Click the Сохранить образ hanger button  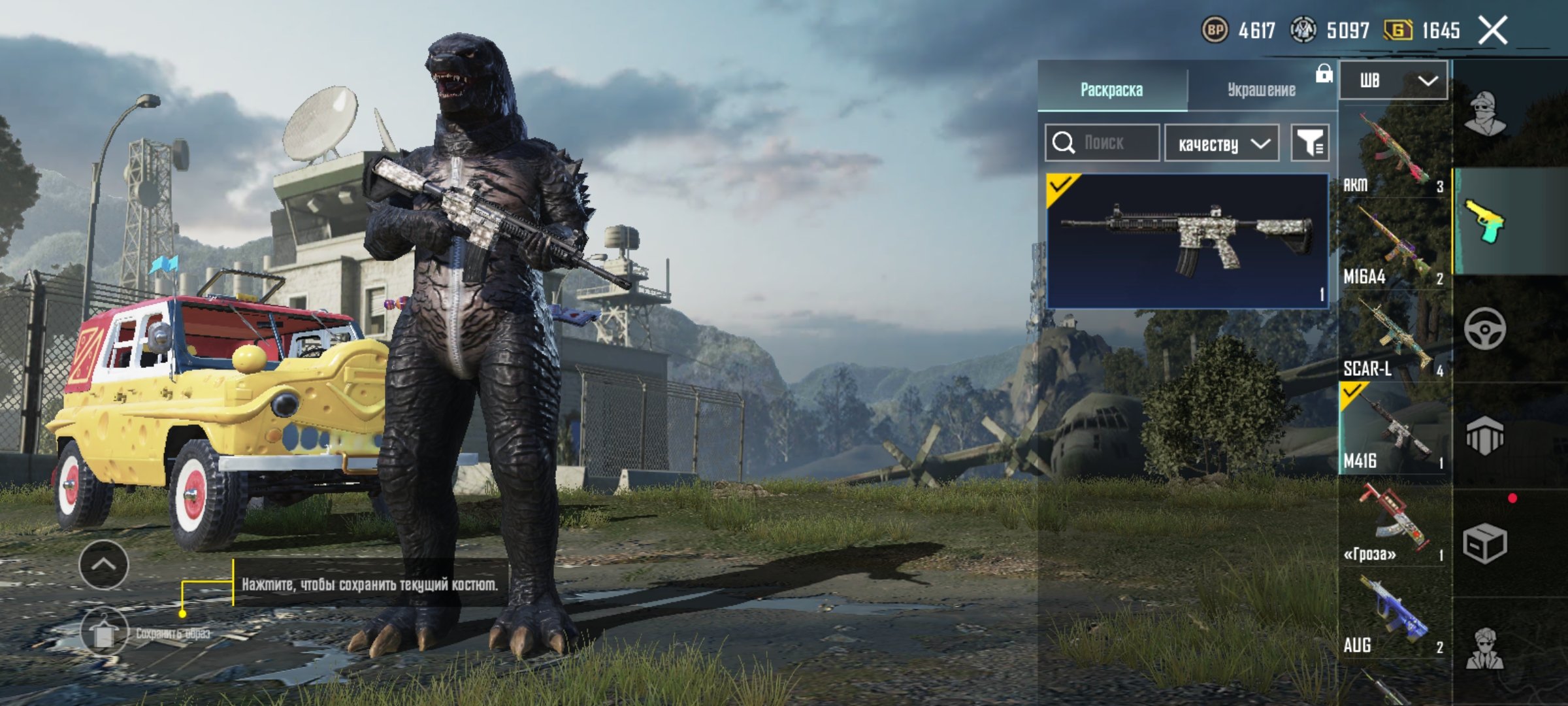104,631
